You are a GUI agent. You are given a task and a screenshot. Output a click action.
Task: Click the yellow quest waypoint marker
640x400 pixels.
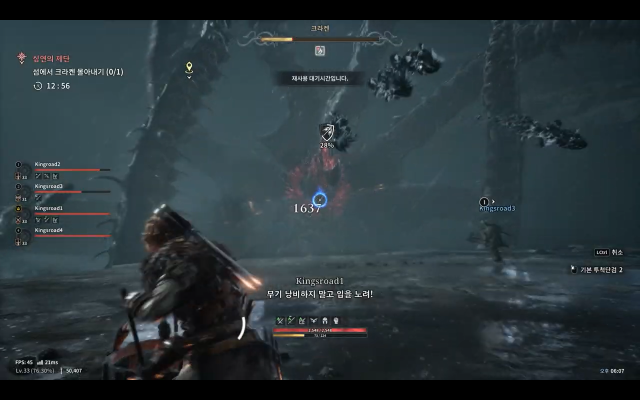pyautogui.click(x=189, y=68)
